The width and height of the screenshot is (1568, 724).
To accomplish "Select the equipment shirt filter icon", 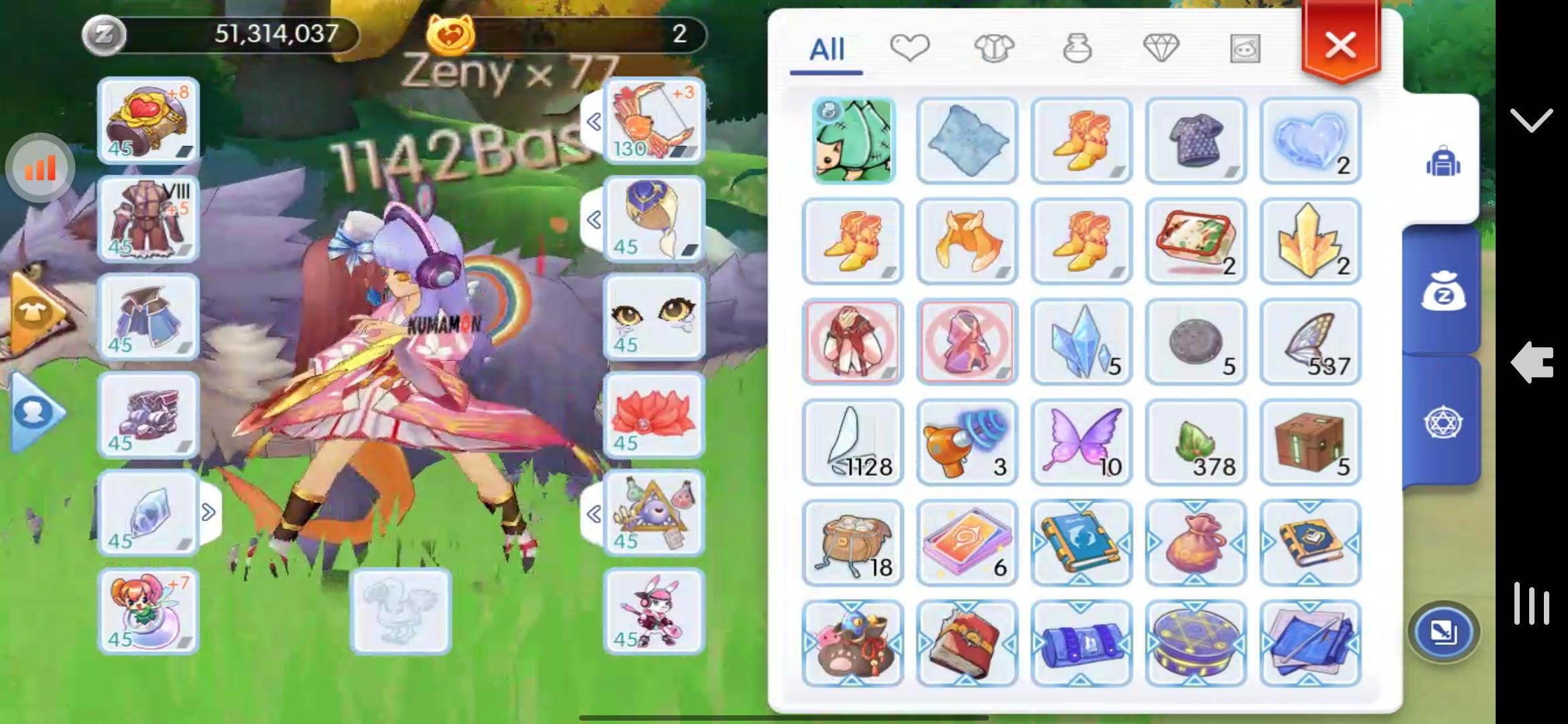I will pos(993,47).
